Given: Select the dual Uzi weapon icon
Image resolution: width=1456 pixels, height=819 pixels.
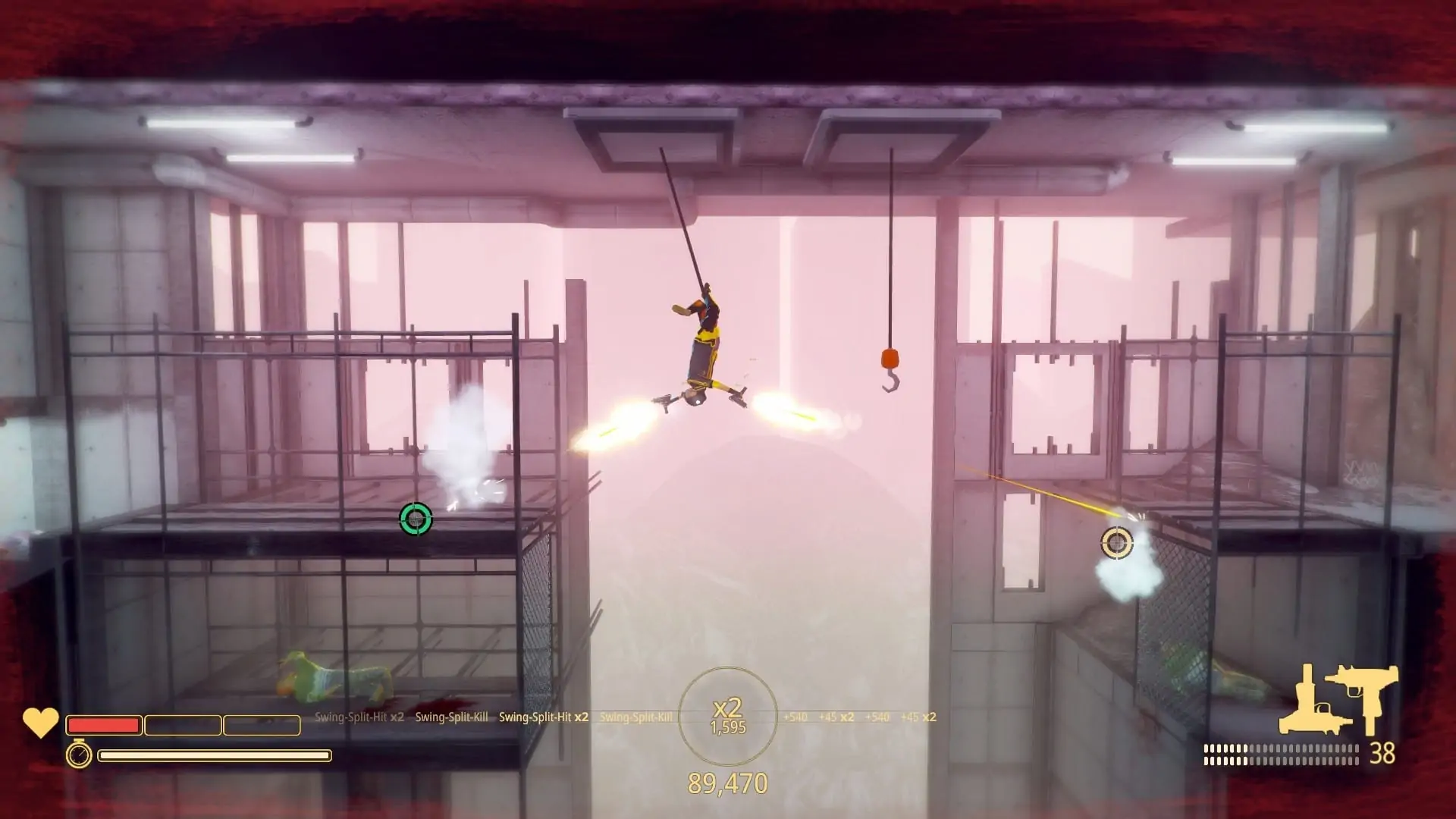Looking at the screenshot, I should (1367, 696).
